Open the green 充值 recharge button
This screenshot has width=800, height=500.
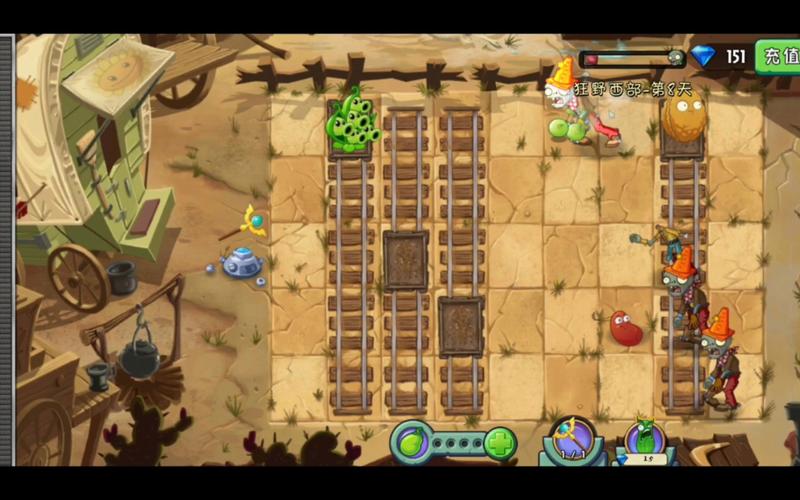click(778, 56)
